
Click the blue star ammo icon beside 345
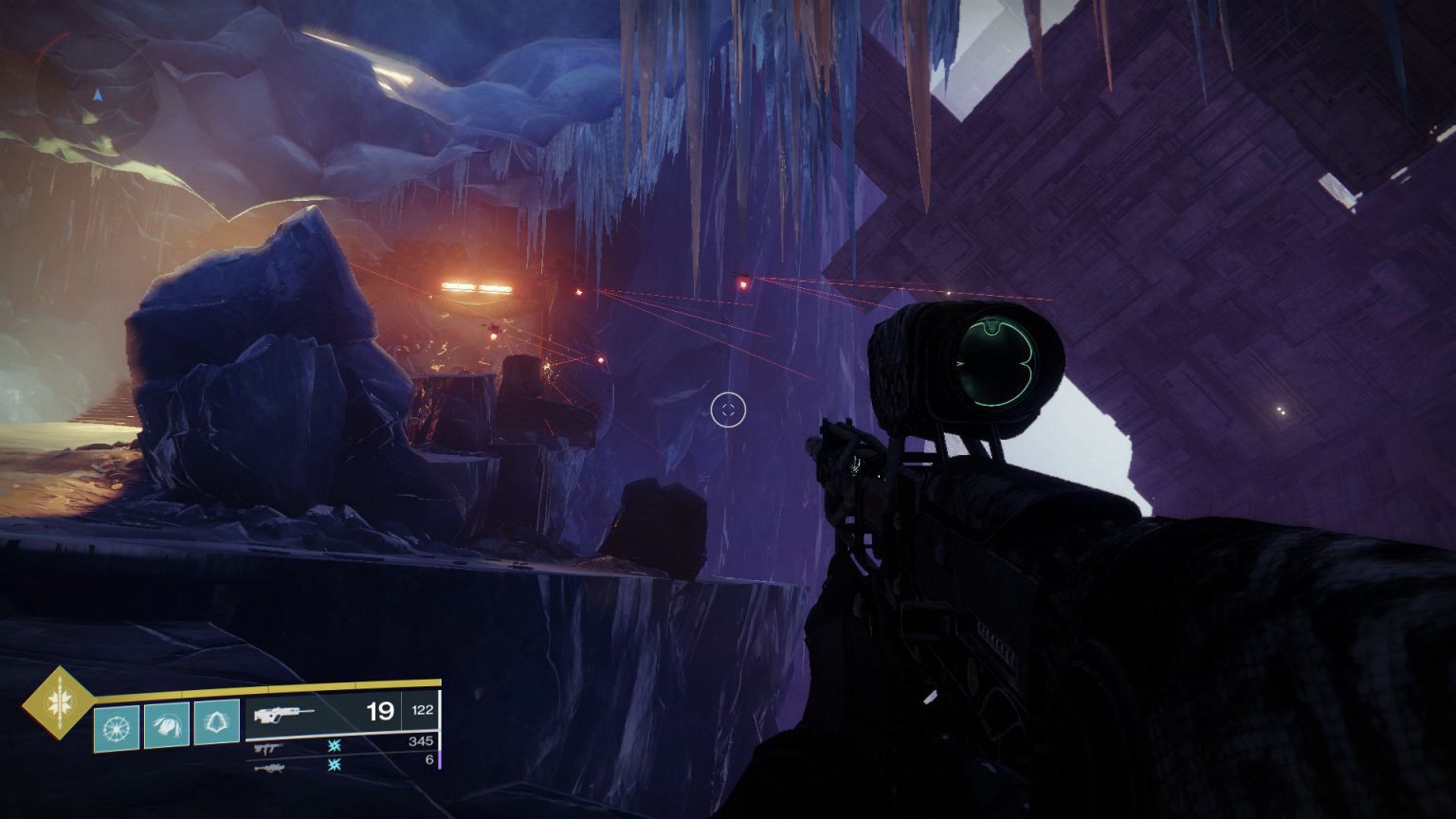[x=334, y=746]
